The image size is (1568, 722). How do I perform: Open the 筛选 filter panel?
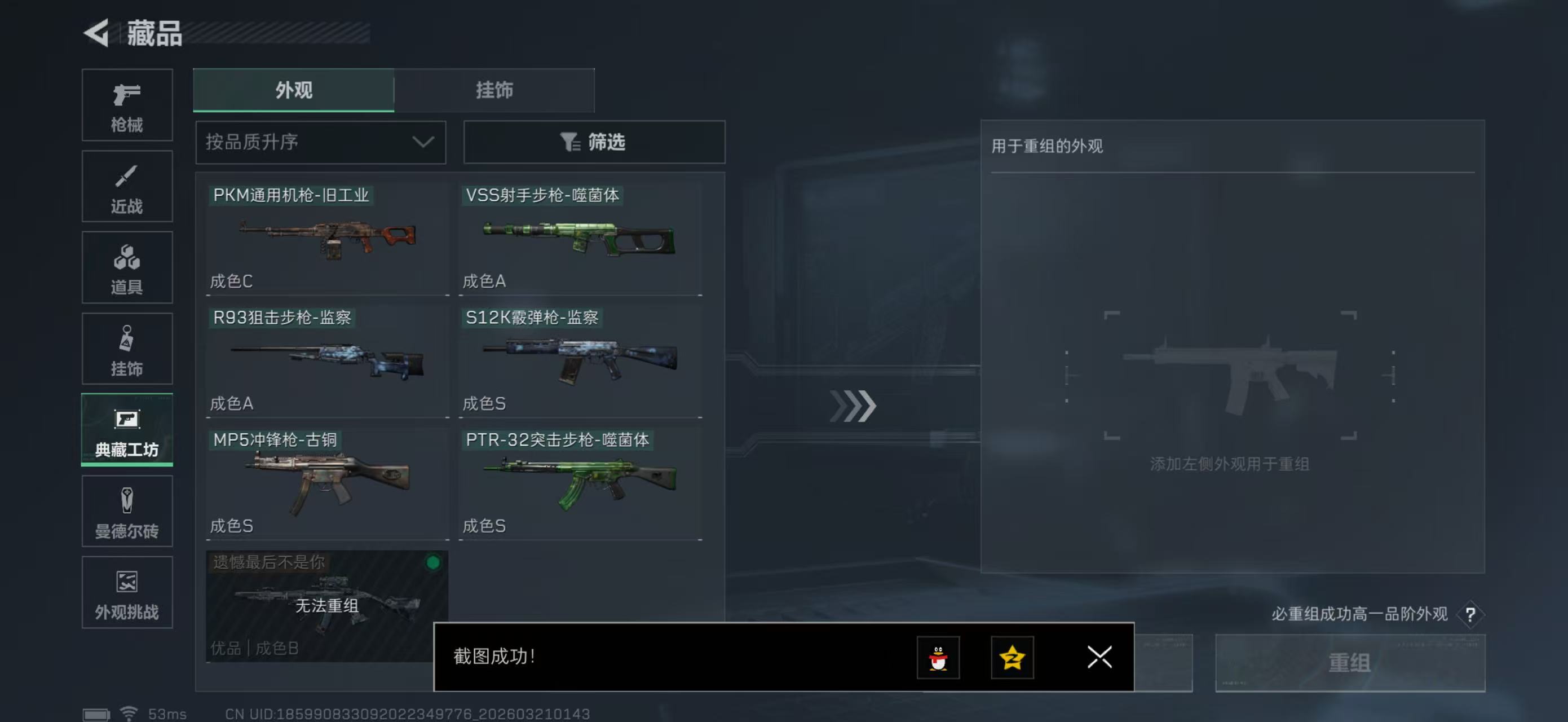click(594, 142)
